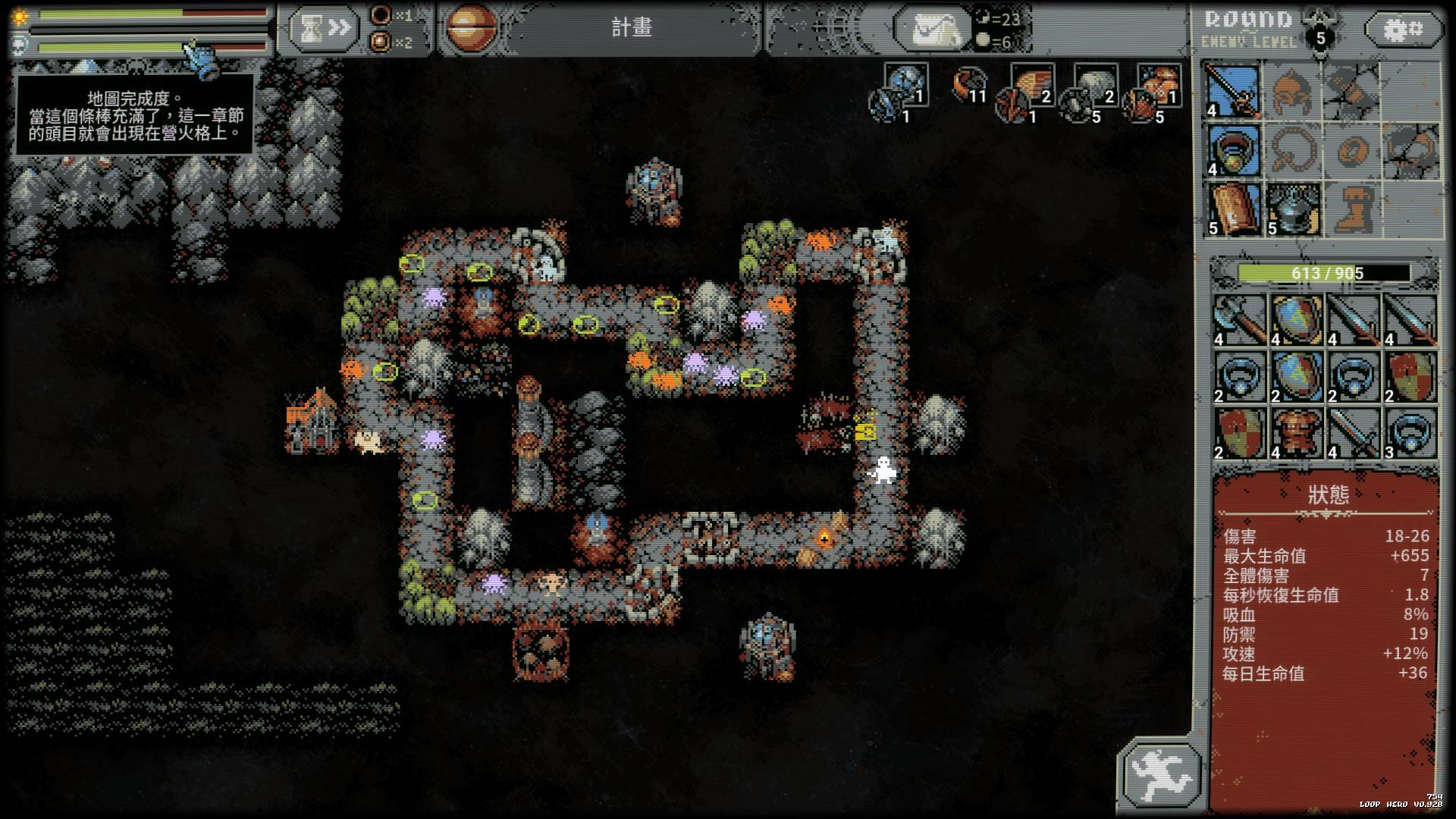Click the planning mode orb button
The height and width of the screenshot is (819, 1456).
point(471,28)
